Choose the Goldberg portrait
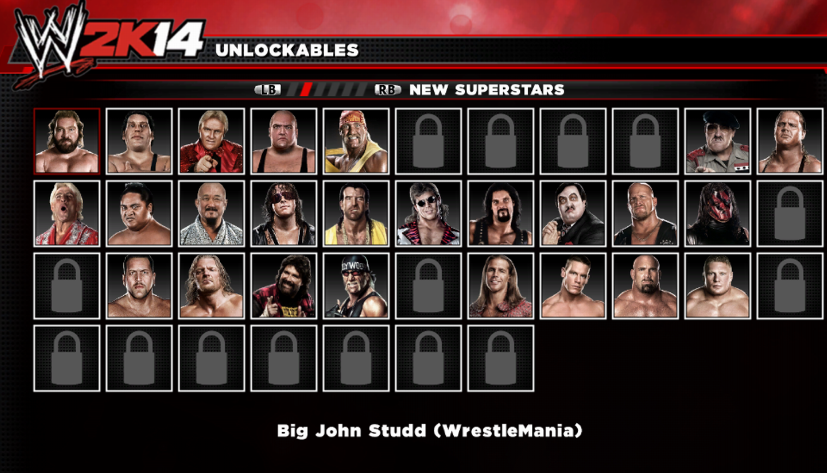Screen dimensions: 827x473 click(645, 286)
